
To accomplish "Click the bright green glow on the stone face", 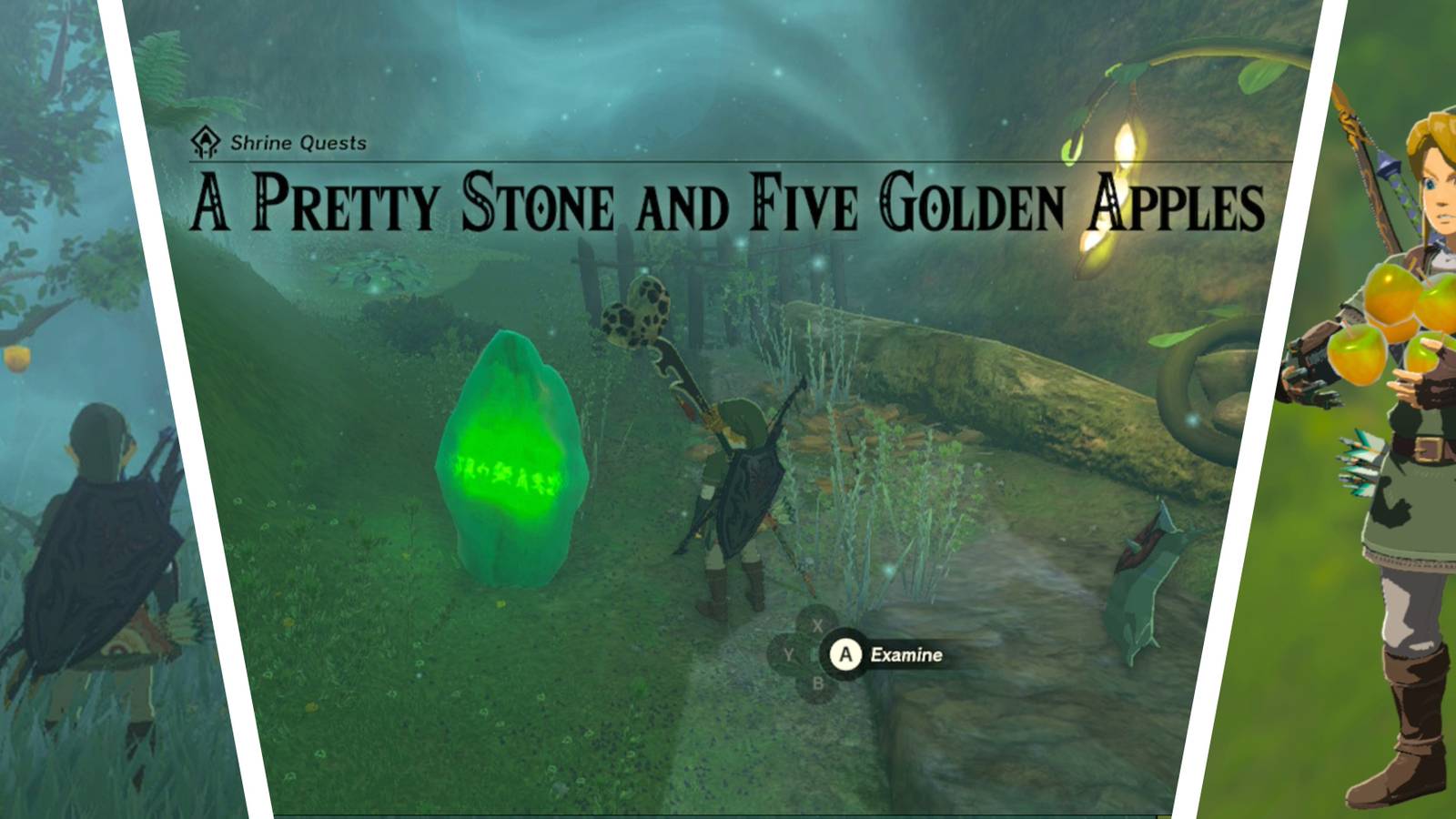I will 500,455.
